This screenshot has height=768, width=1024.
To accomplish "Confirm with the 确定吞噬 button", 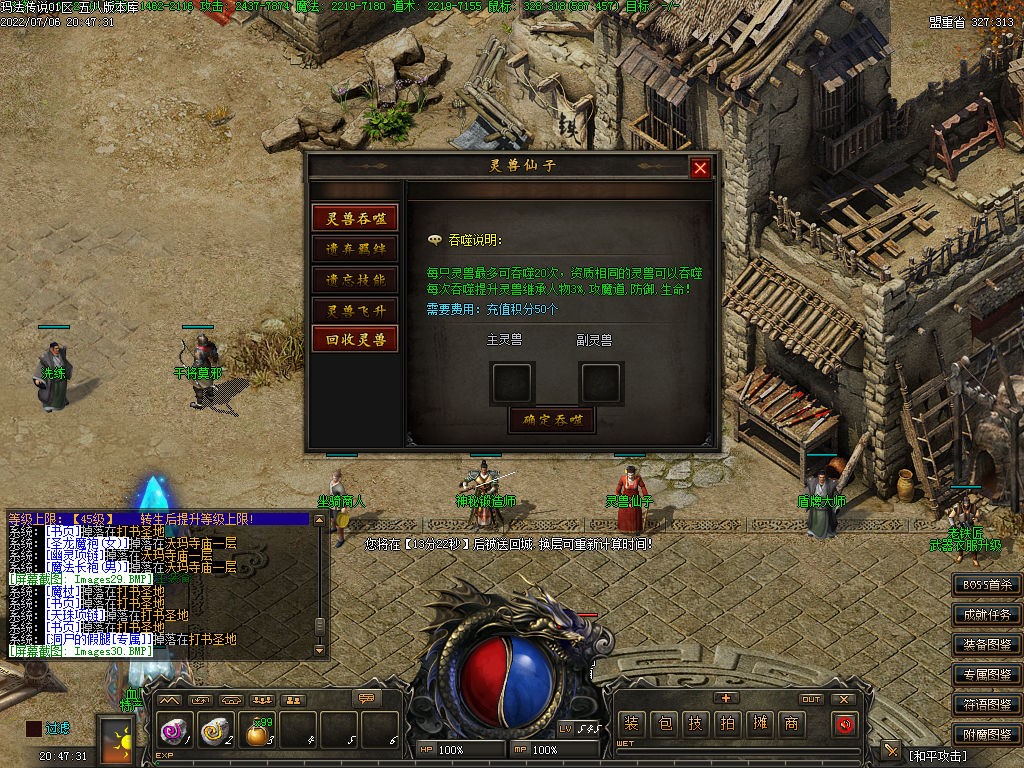I will pos(552,420).
